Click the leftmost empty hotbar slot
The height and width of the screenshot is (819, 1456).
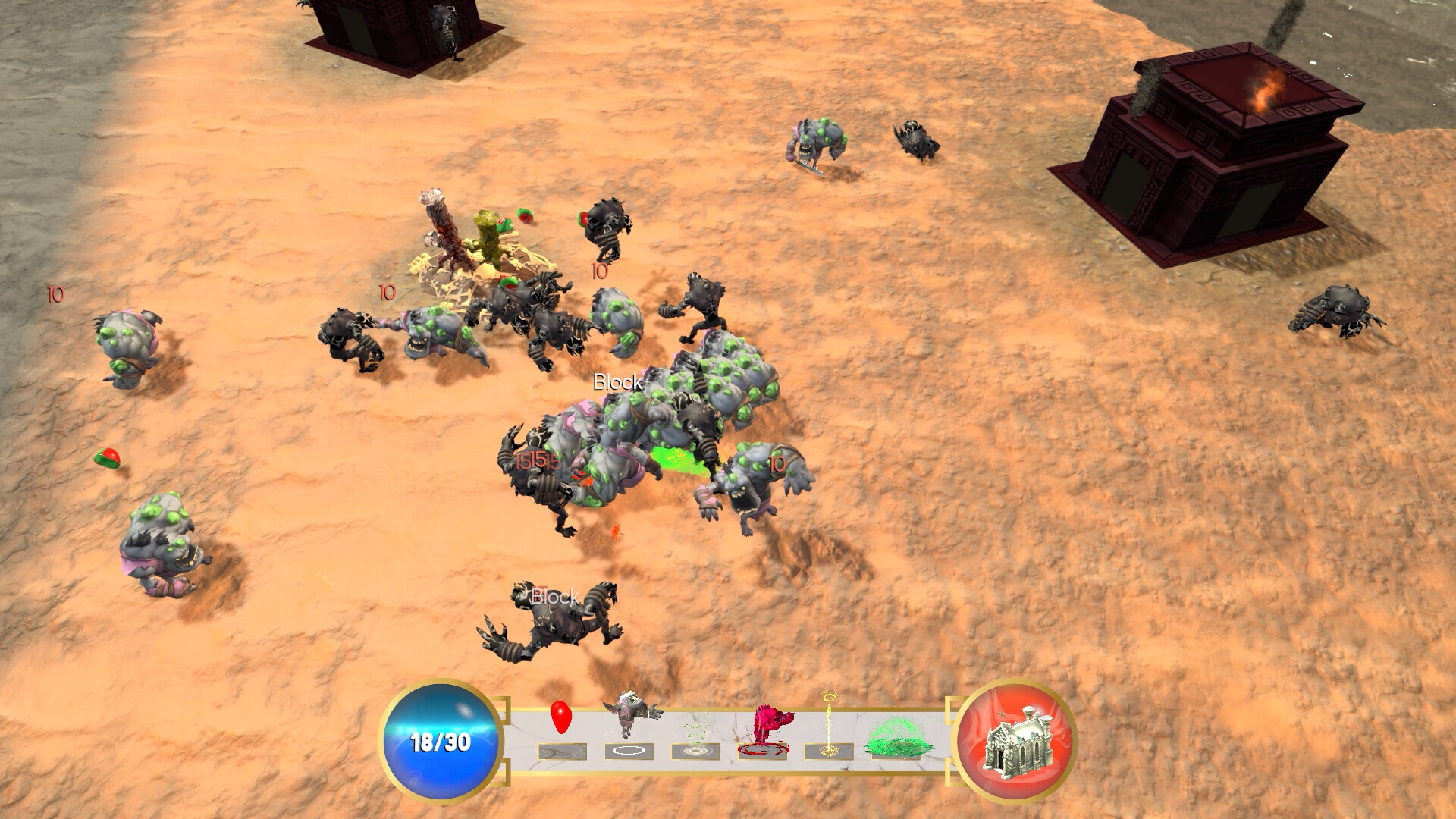563,751
